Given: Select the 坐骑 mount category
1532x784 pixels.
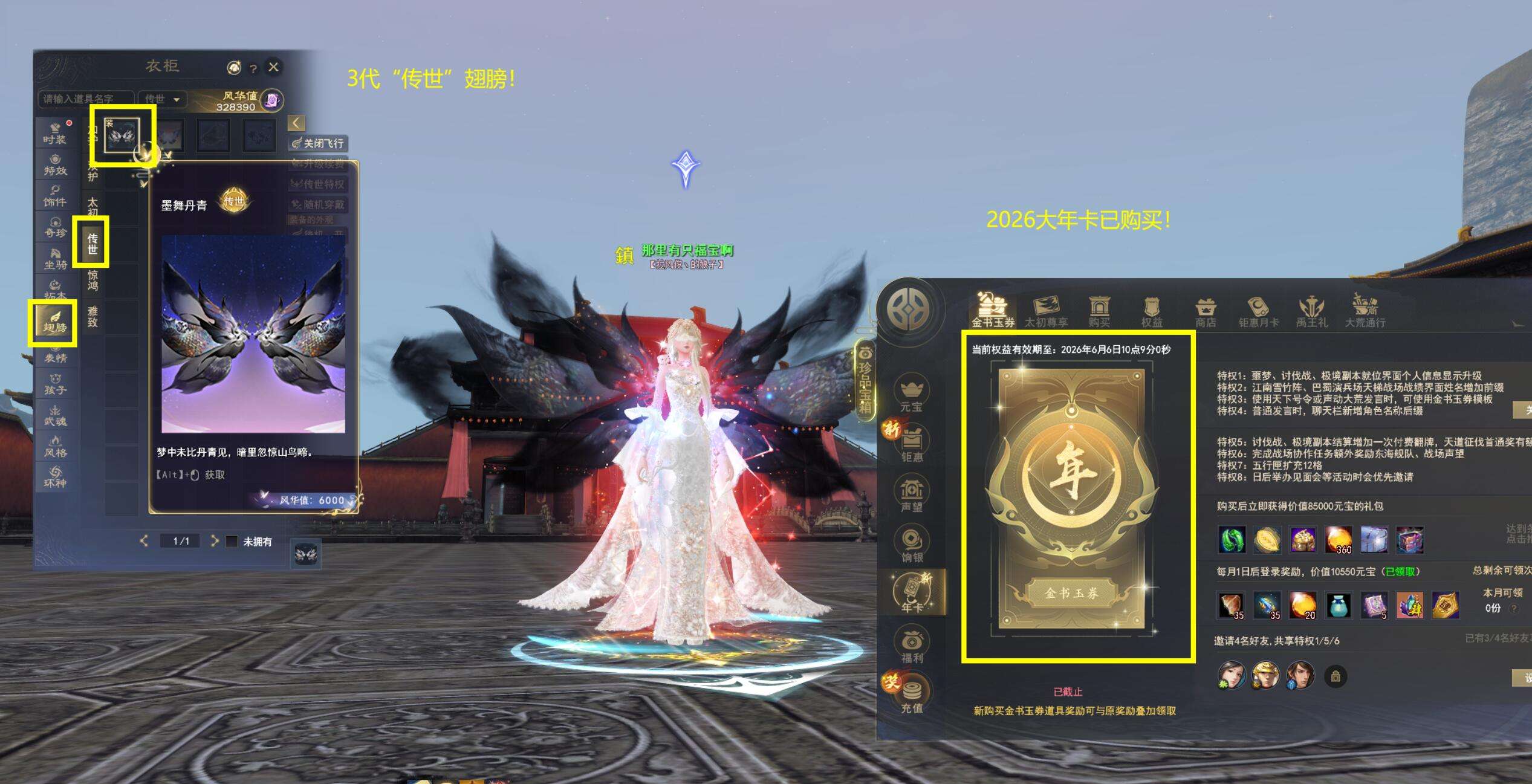Looking at the screenshot, I should (x=55, y=258).
